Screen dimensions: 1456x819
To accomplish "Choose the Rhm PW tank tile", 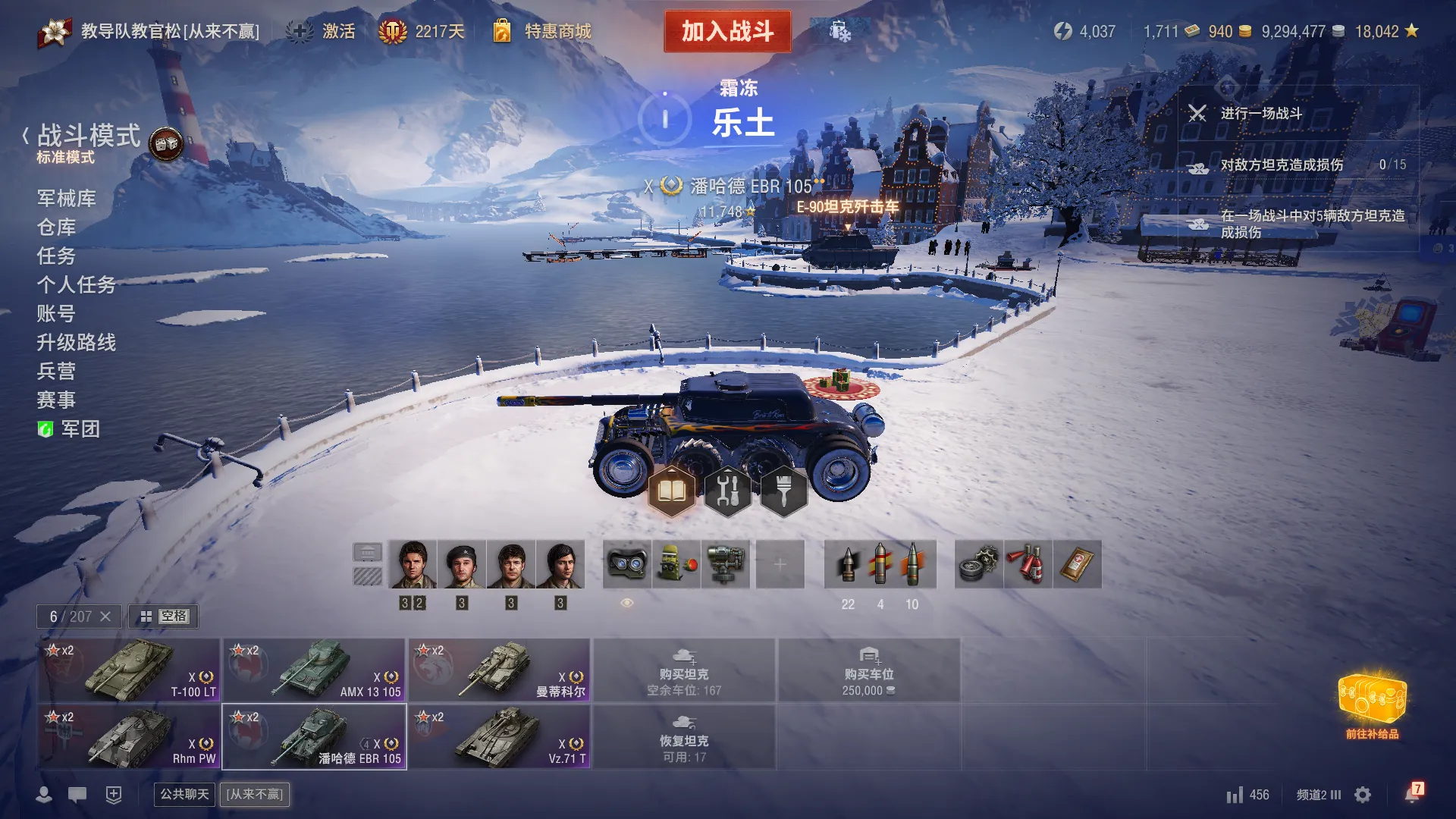I will [x=130, y=737].
